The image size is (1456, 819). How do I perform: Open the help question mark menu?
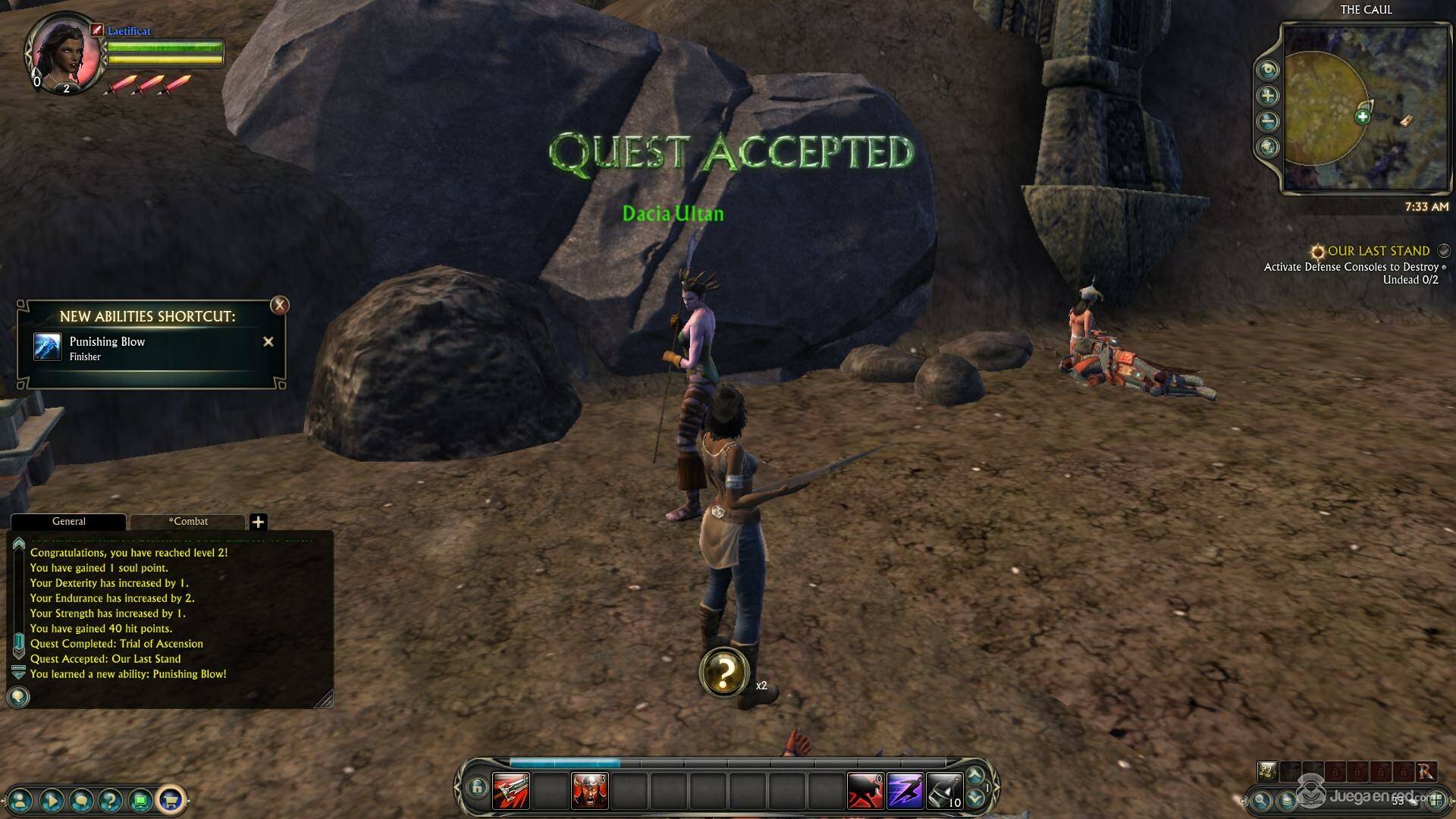tap(111, 799)
